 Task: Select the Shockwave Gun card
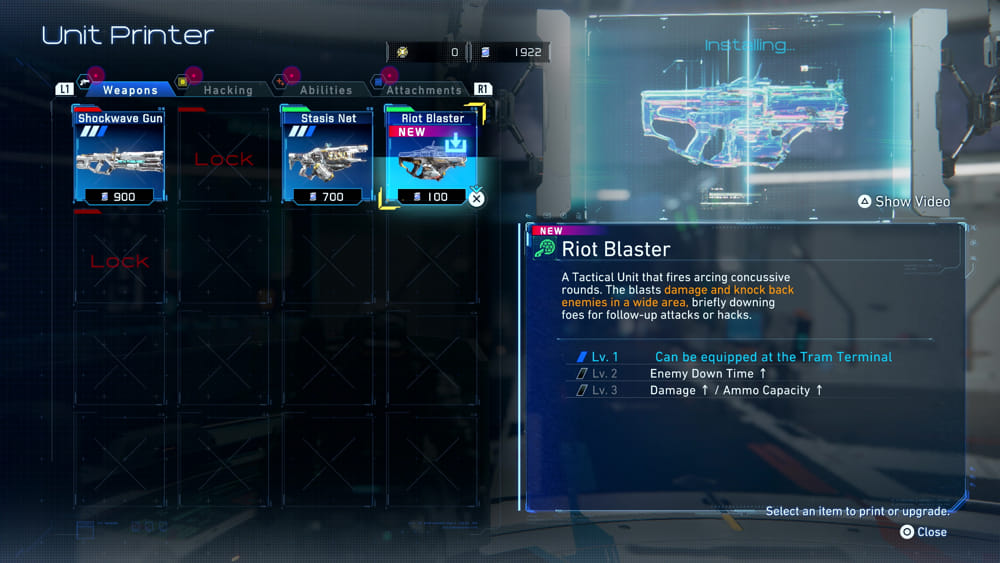(120, 157)
